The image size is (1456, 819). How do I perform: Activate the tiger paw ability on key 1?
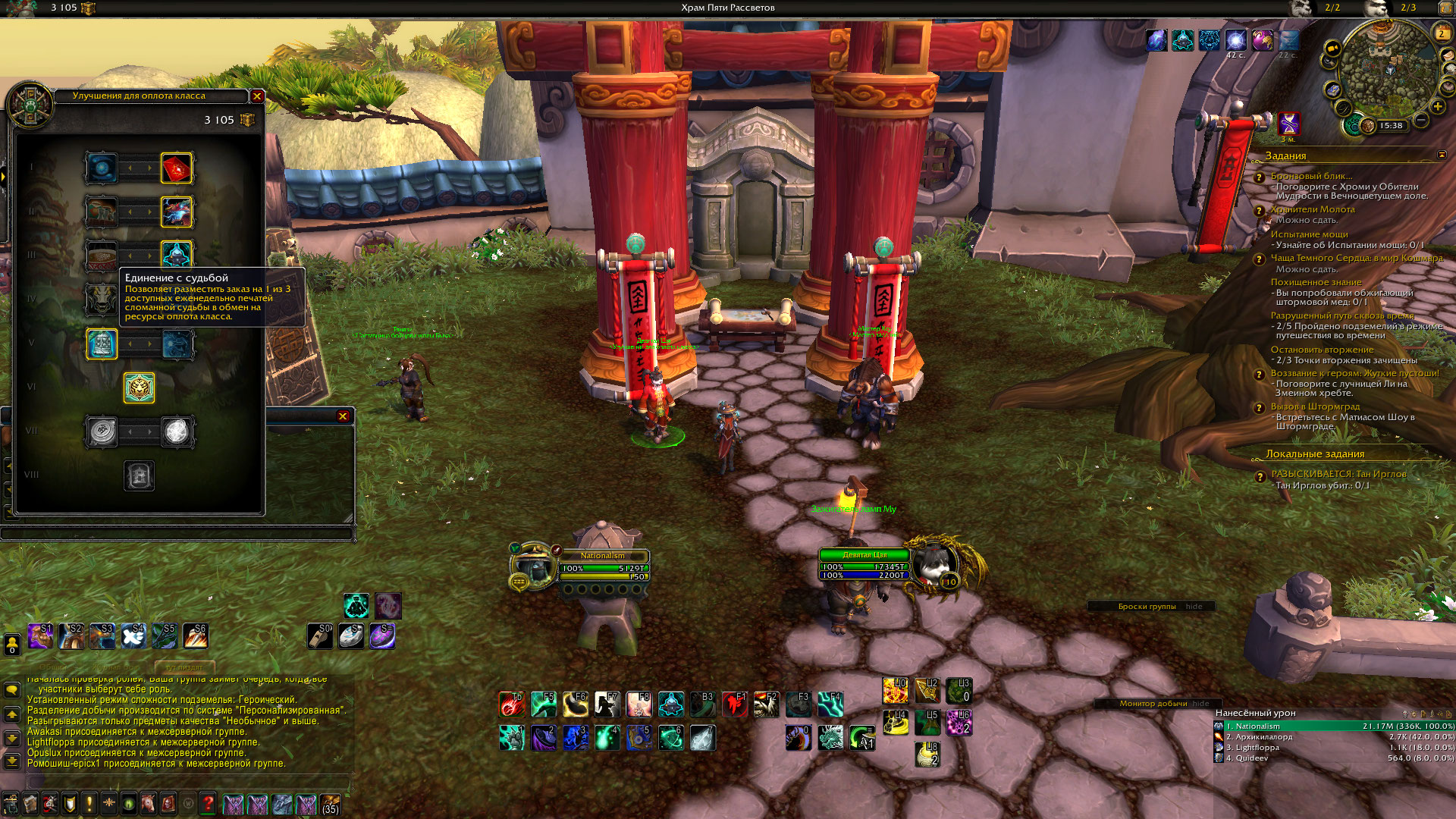[x=512, y=737]
